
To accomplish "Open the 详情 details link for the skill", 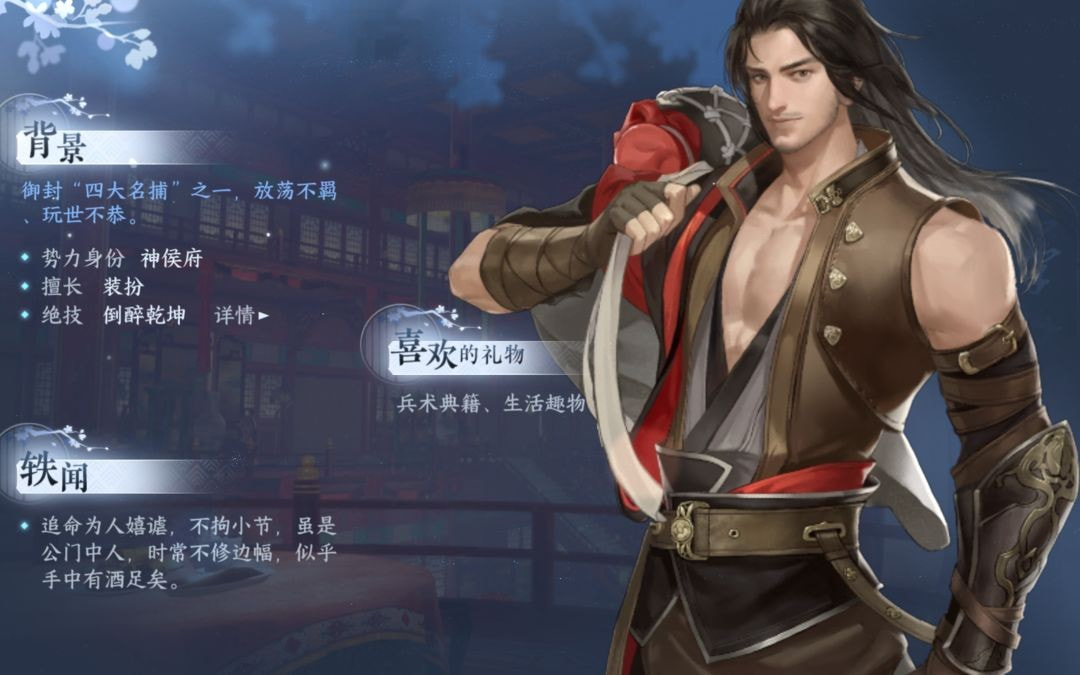I will tap(241, 316).
